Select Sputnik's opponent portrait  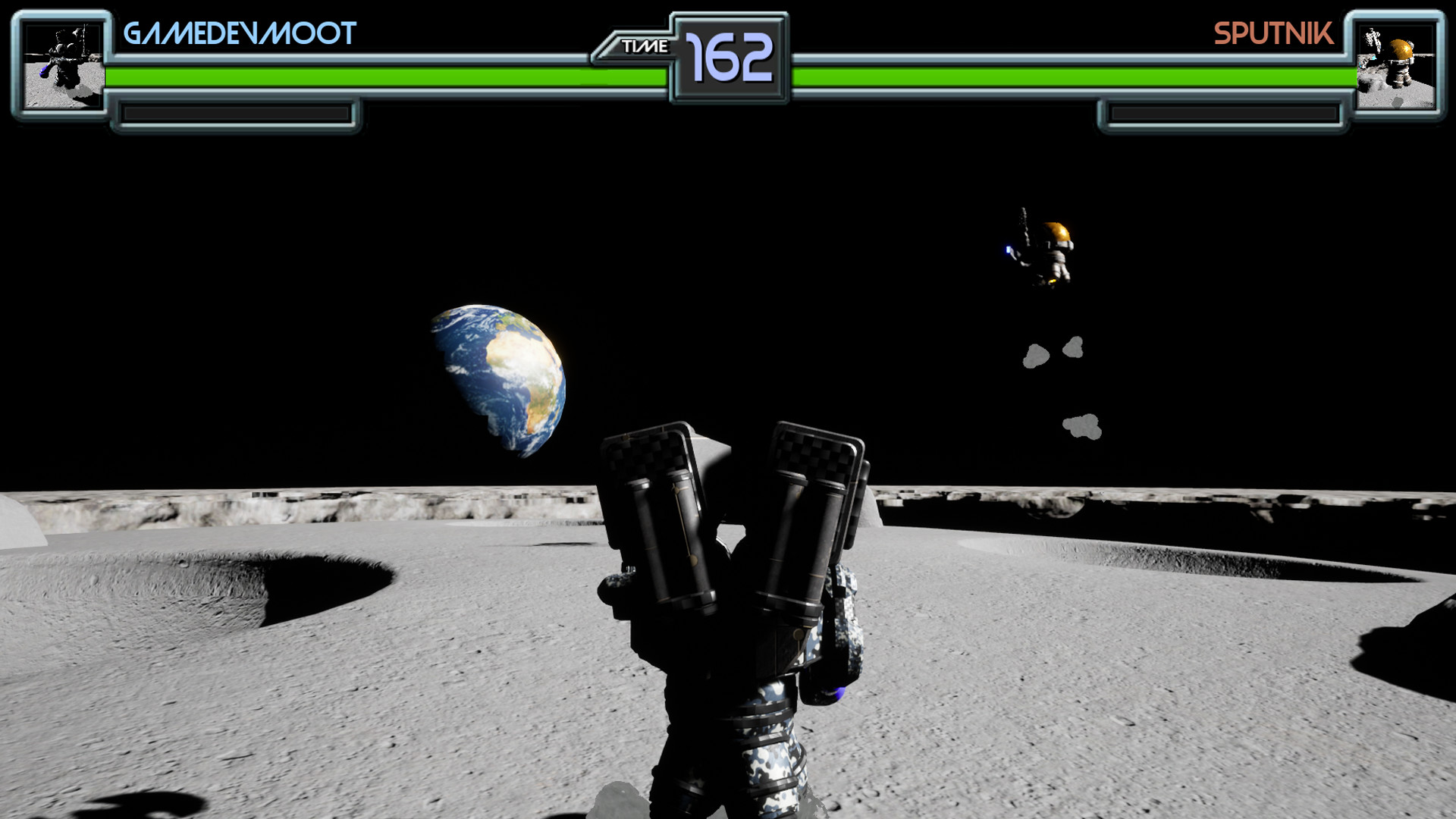tap(1395, 66)
